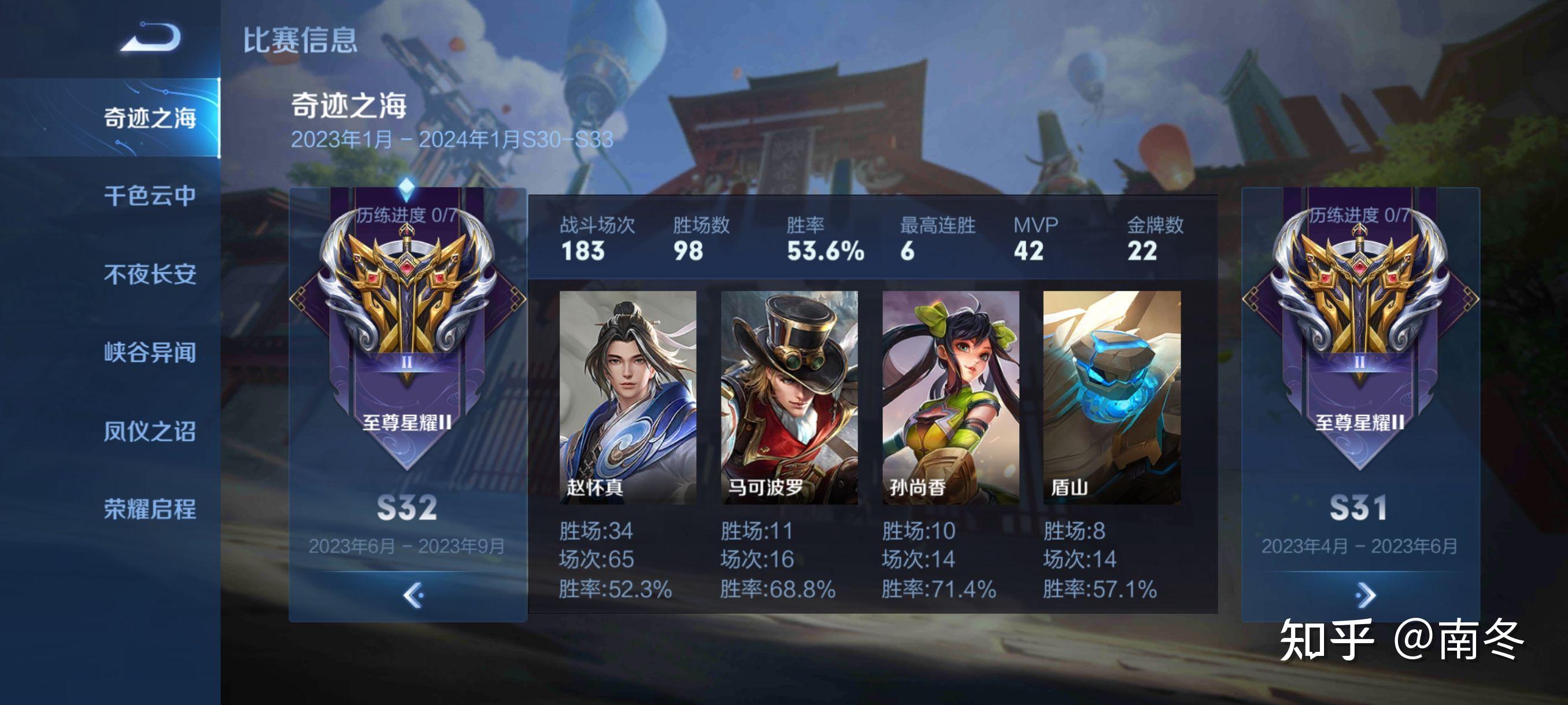Show the 凤仪之诏 tab

click(x=150, y=431)
